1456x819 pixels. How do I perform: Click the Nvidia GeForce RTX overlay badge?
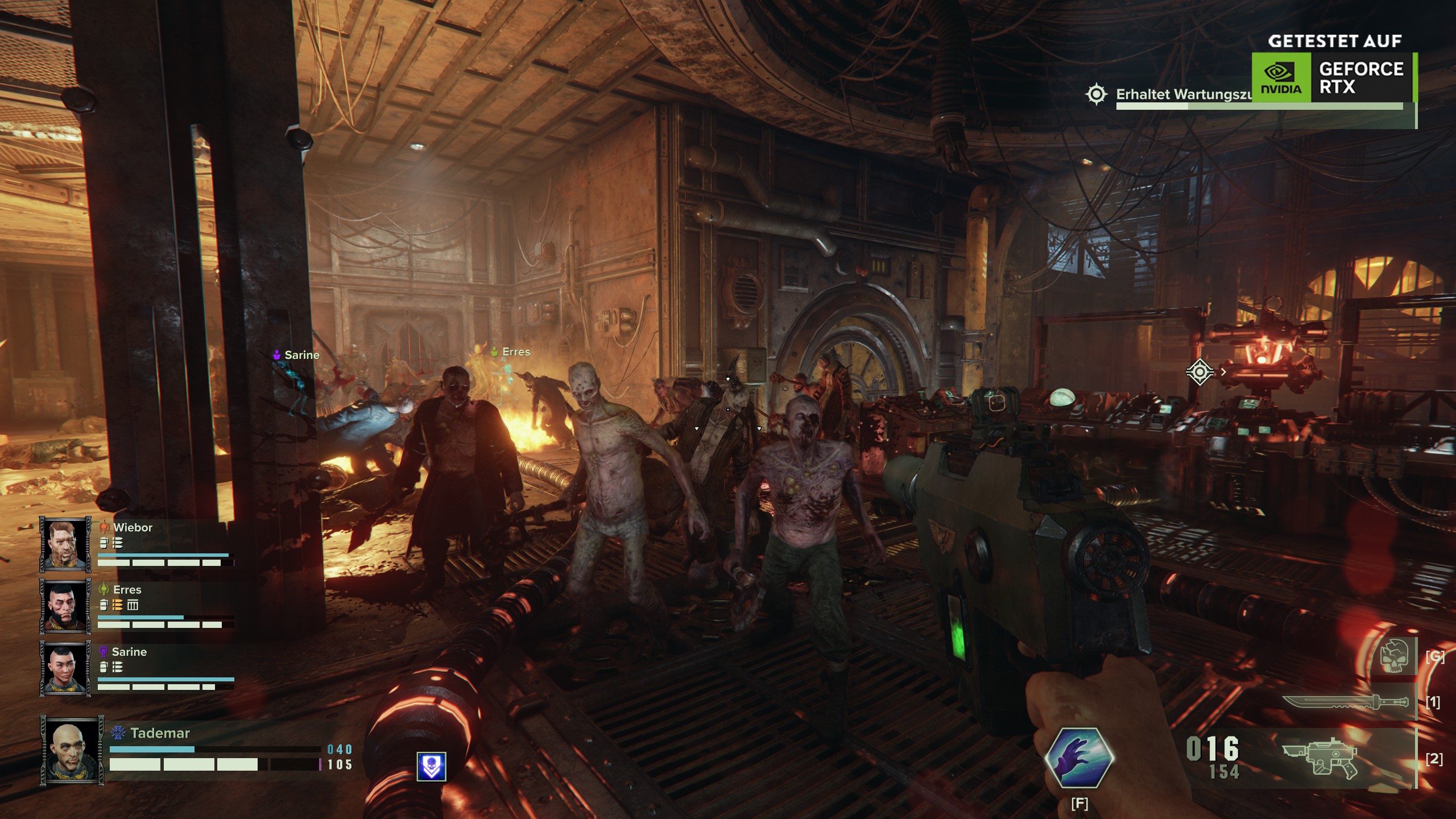[x=1334, y=77]
